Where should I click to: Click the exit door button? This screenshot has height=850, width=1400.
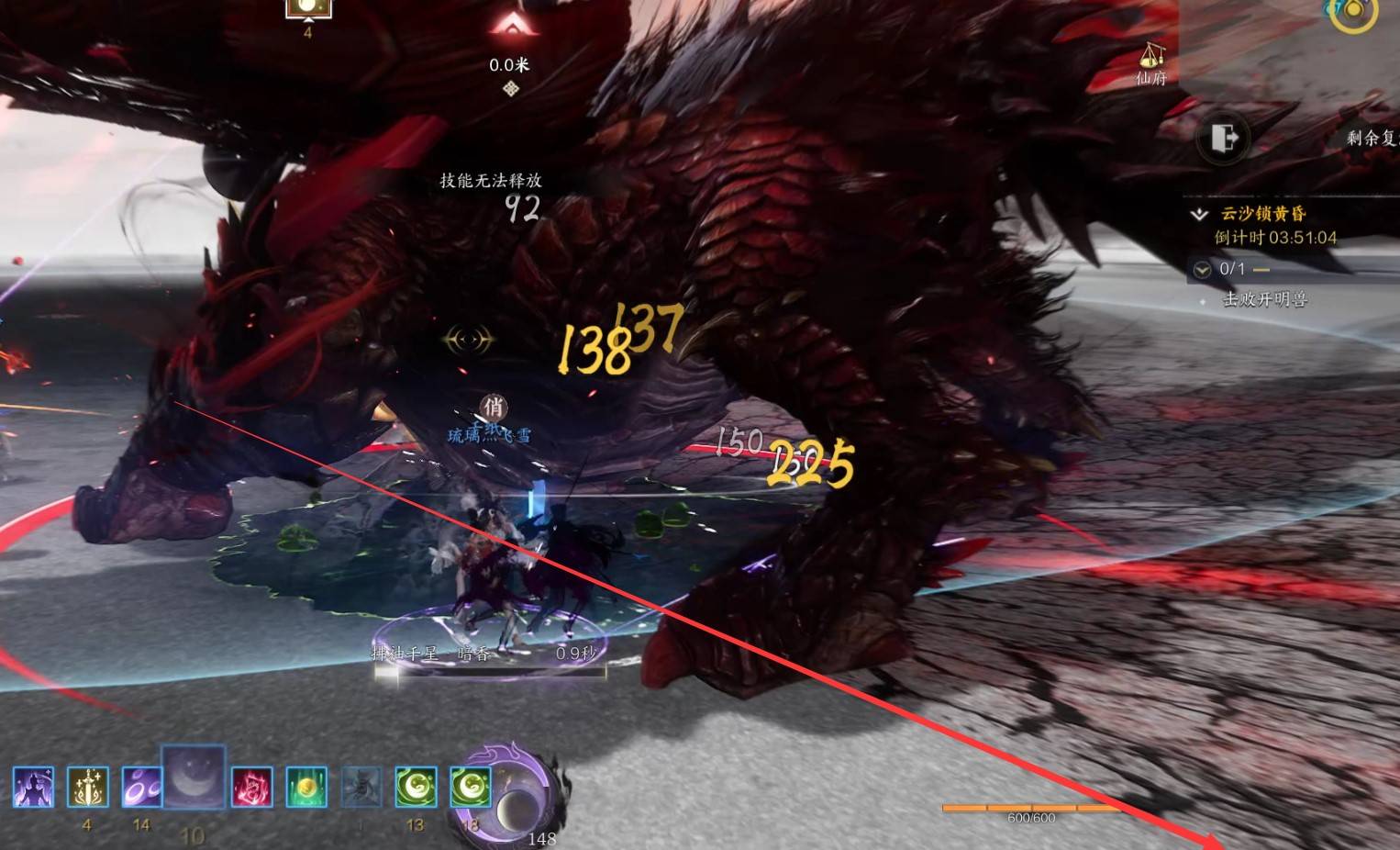(x=1224, y=139)
